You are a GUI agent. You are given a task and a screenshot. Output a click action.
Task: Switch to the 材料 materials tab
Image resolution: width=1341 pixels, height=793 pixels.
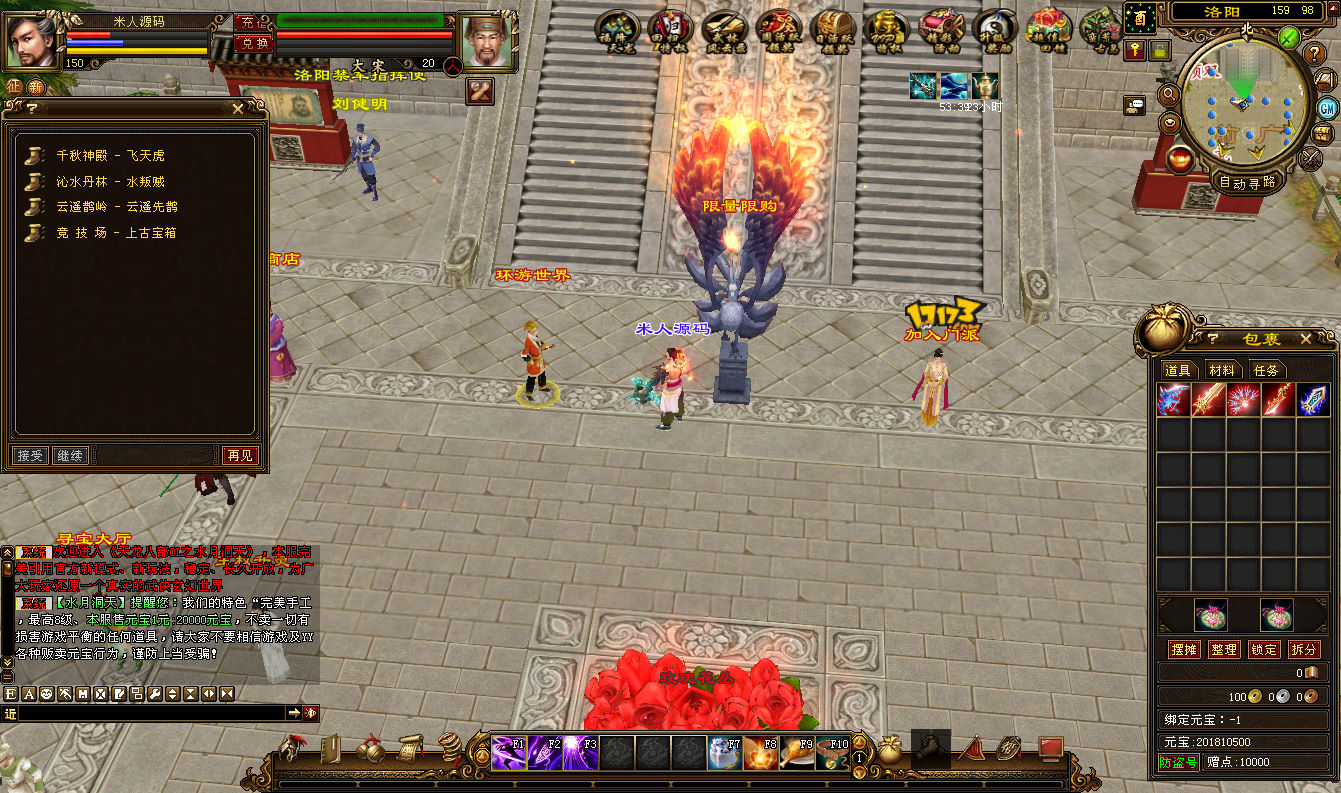point(1222,371)
